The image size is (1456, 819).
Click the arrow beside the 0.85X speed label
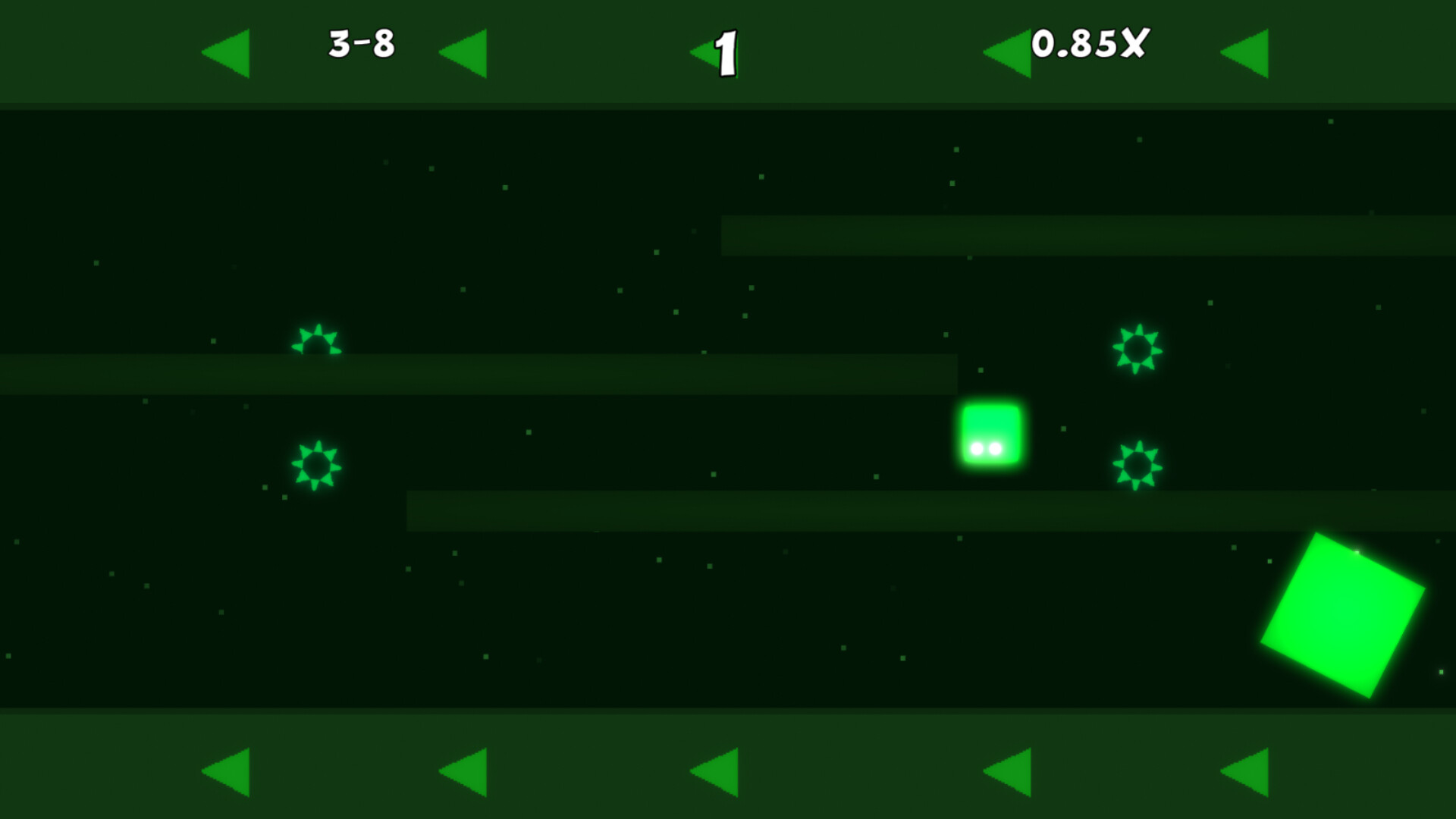pos(1009,52)
